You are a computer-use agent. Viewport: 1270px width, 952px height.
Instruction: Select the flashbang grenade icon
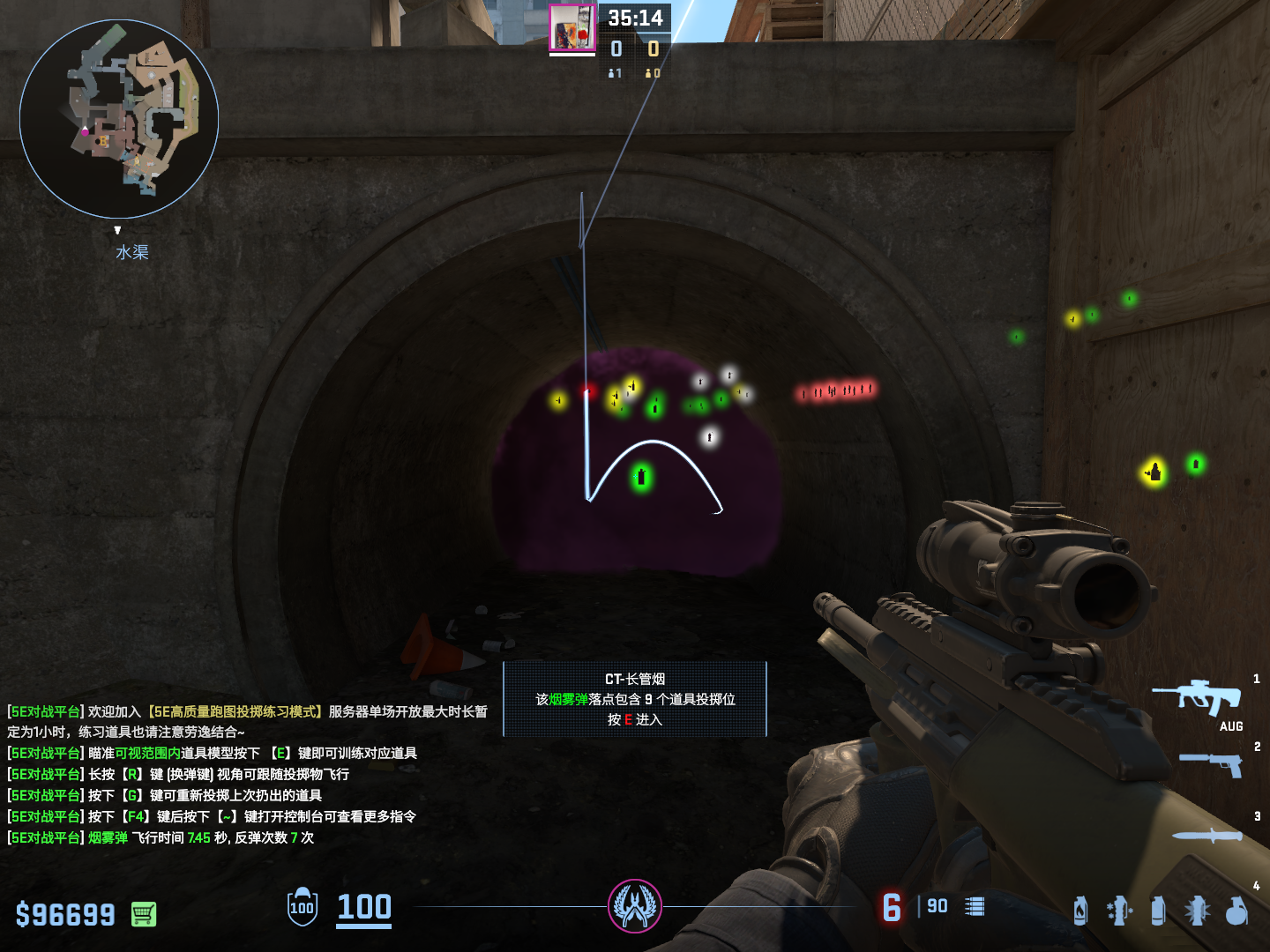pyautogui.click(x=1197, y=911)
